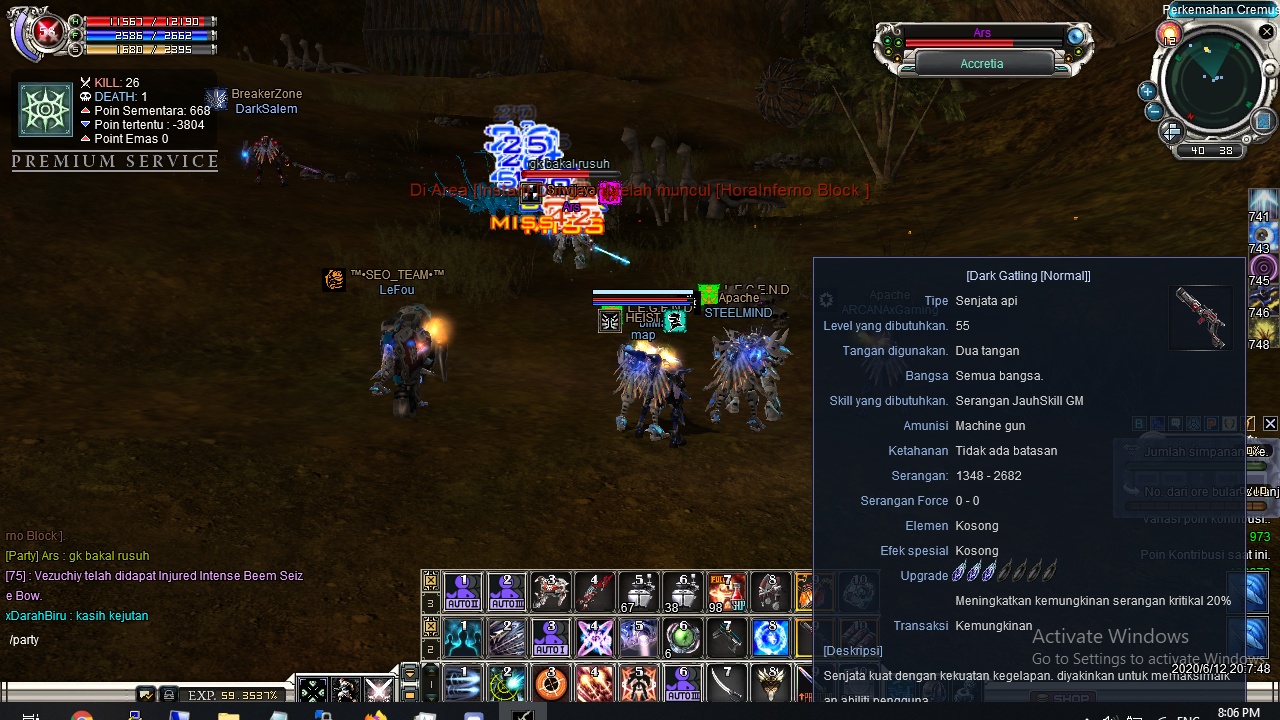Activate the AUTO II skill in slot 1

tap(463, 592)
